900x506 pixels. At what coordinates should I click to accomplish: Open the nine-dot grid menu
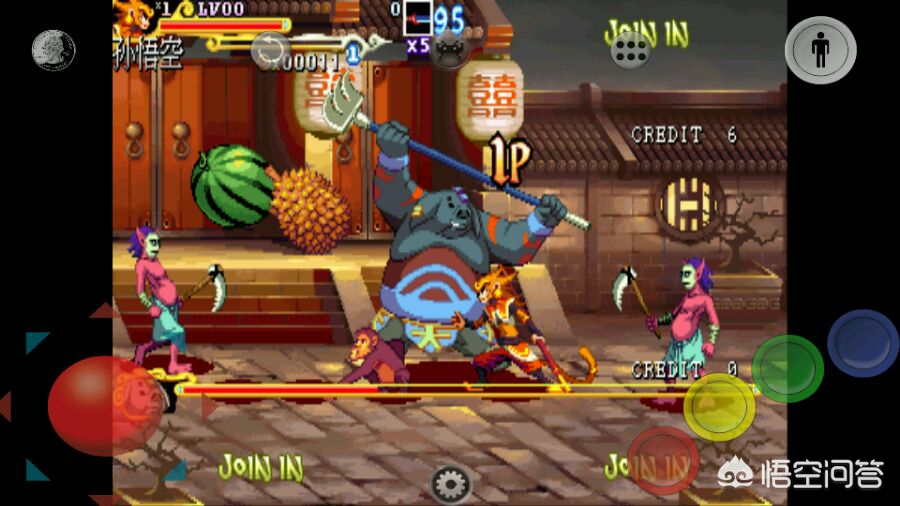631,50
